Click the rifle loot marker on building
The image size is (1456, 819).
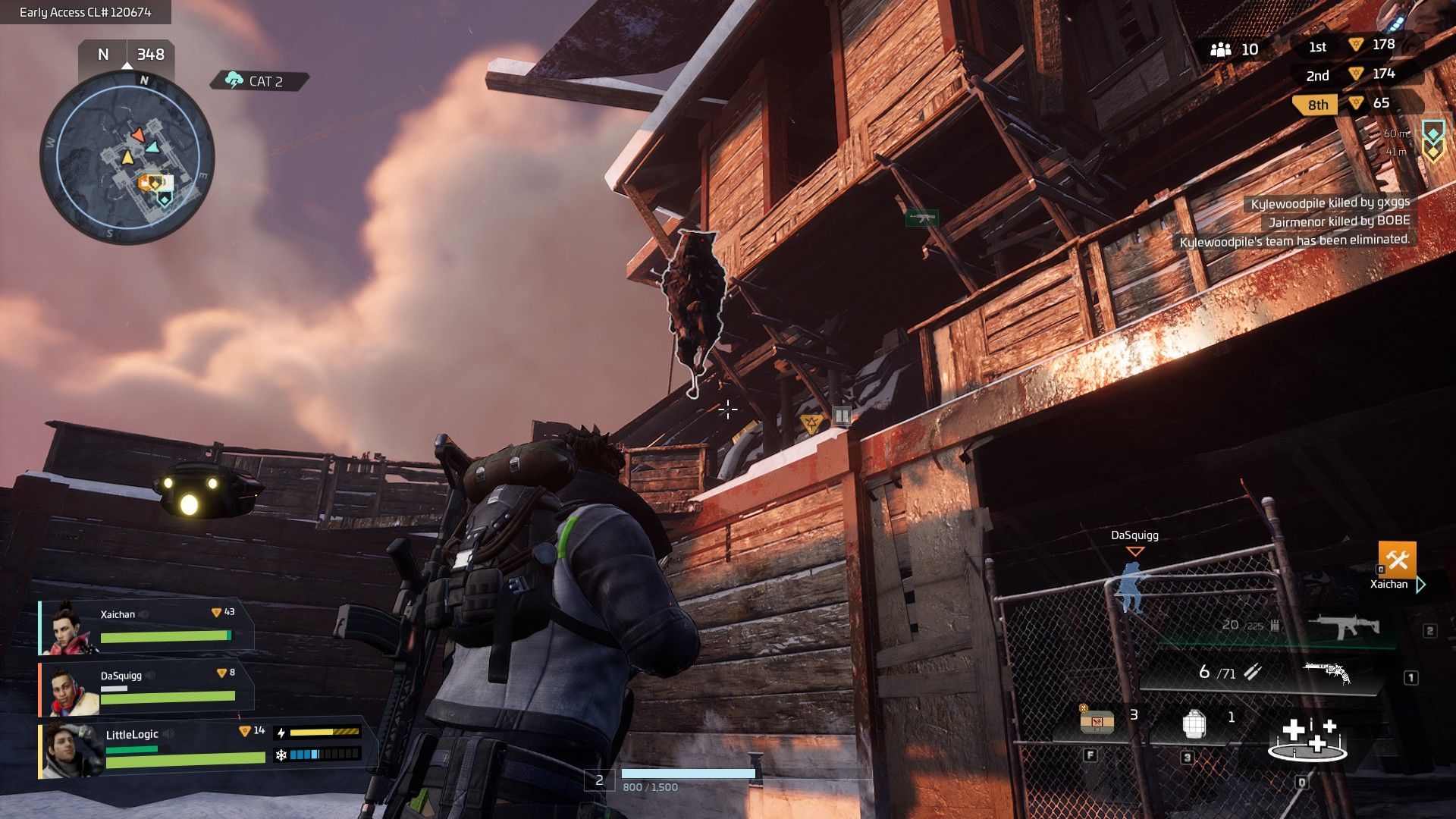(921, 218)
